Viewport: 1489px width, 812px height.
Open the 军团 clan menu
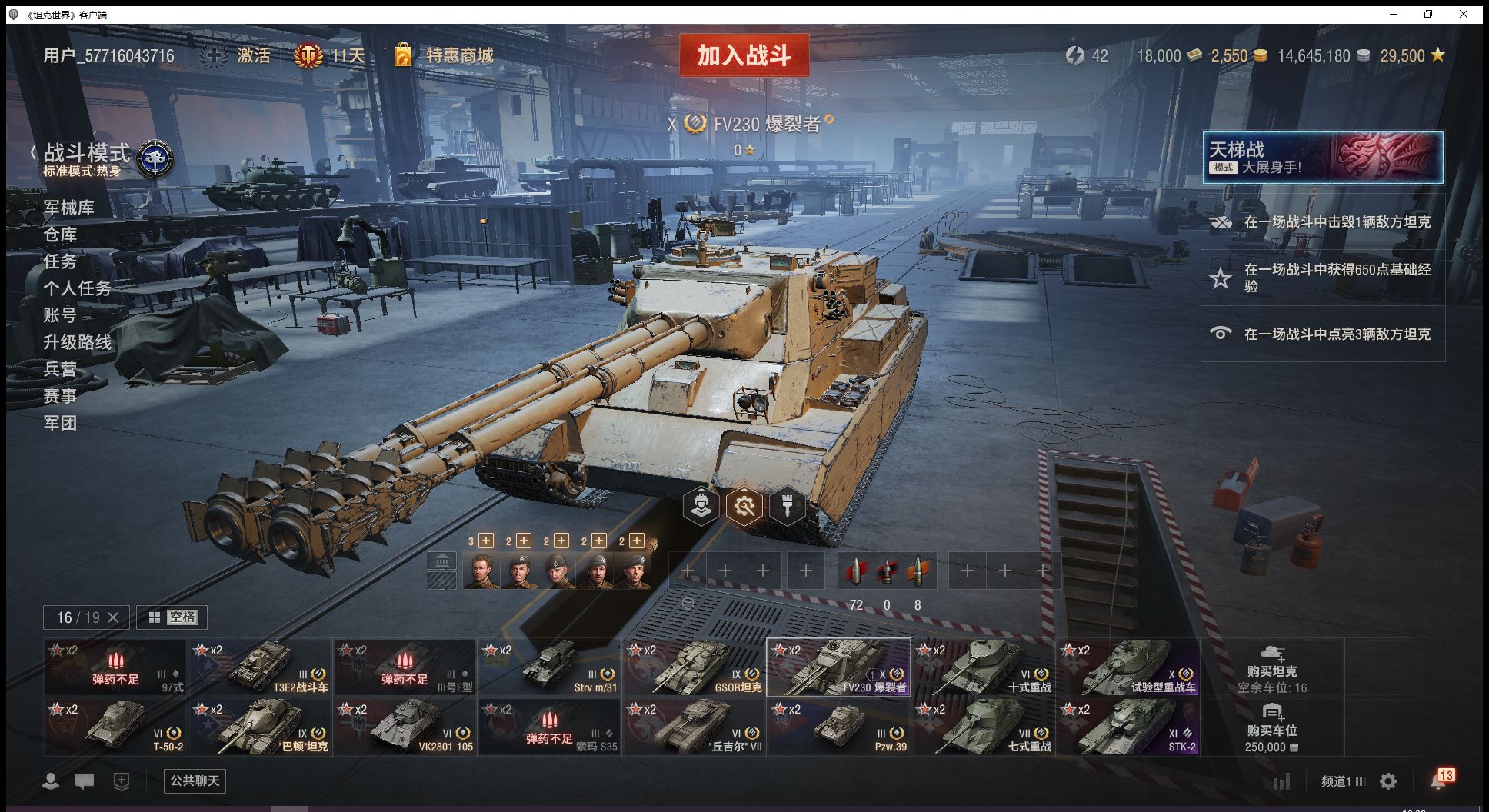pos(60,423)
